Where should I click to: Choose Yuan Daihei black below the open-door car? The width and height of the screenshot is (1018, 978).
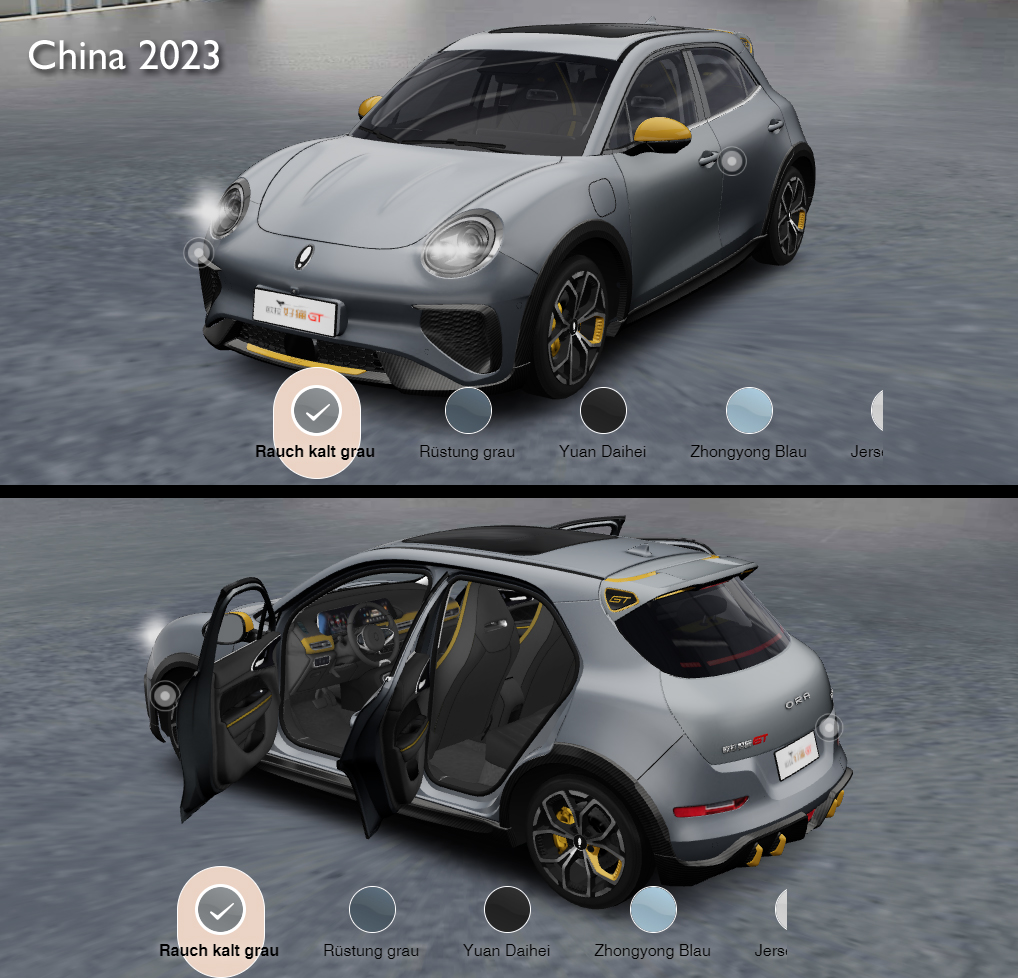point(507,910)
